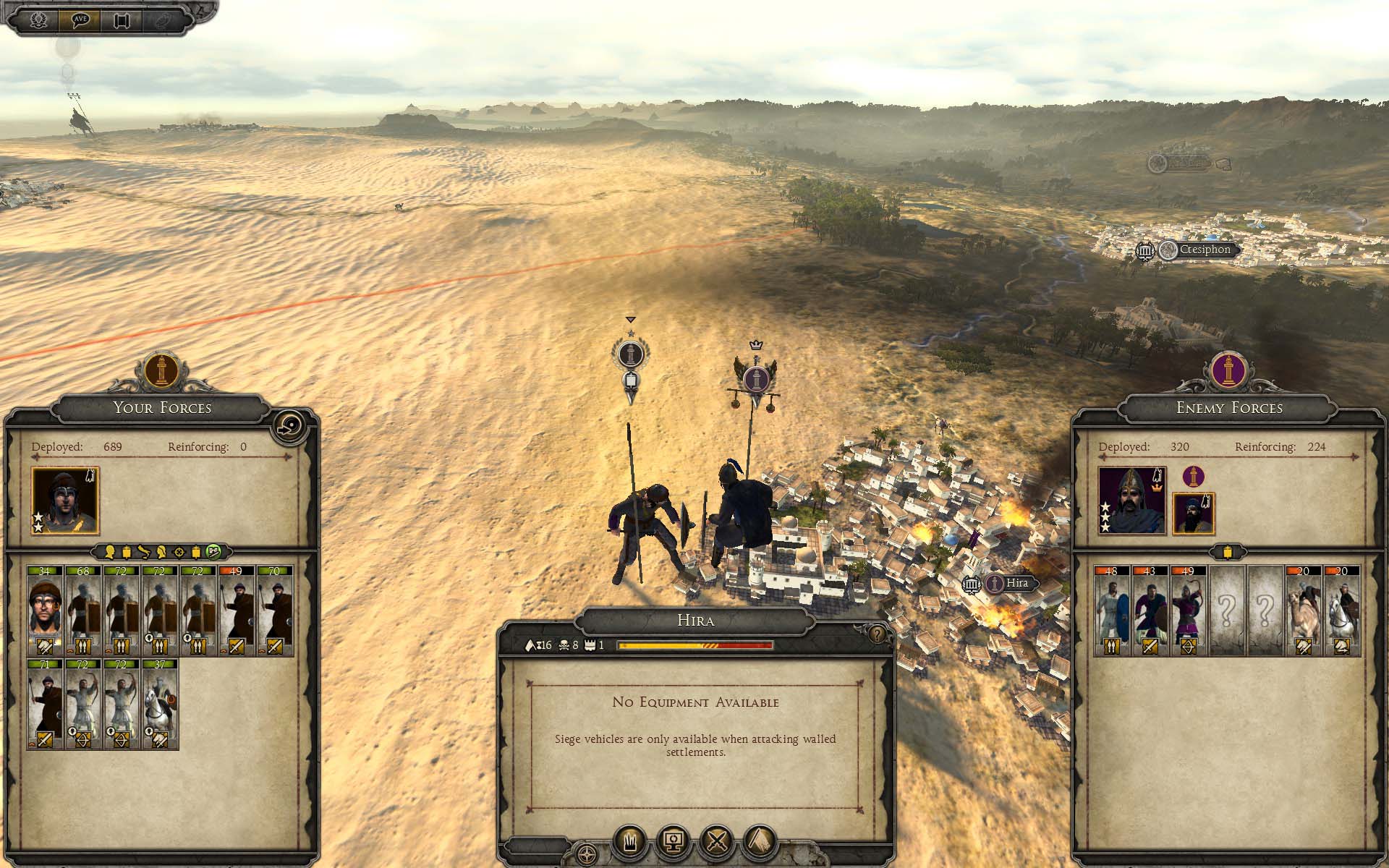Open the laurel wreath tab in top toolbar

point(38,20)
